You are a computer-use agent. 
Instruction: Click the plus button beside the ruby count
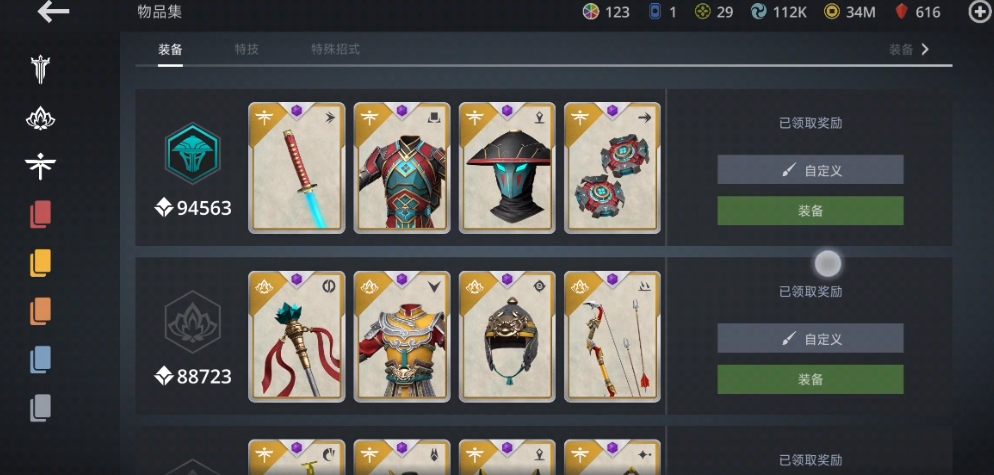[979, 12]
